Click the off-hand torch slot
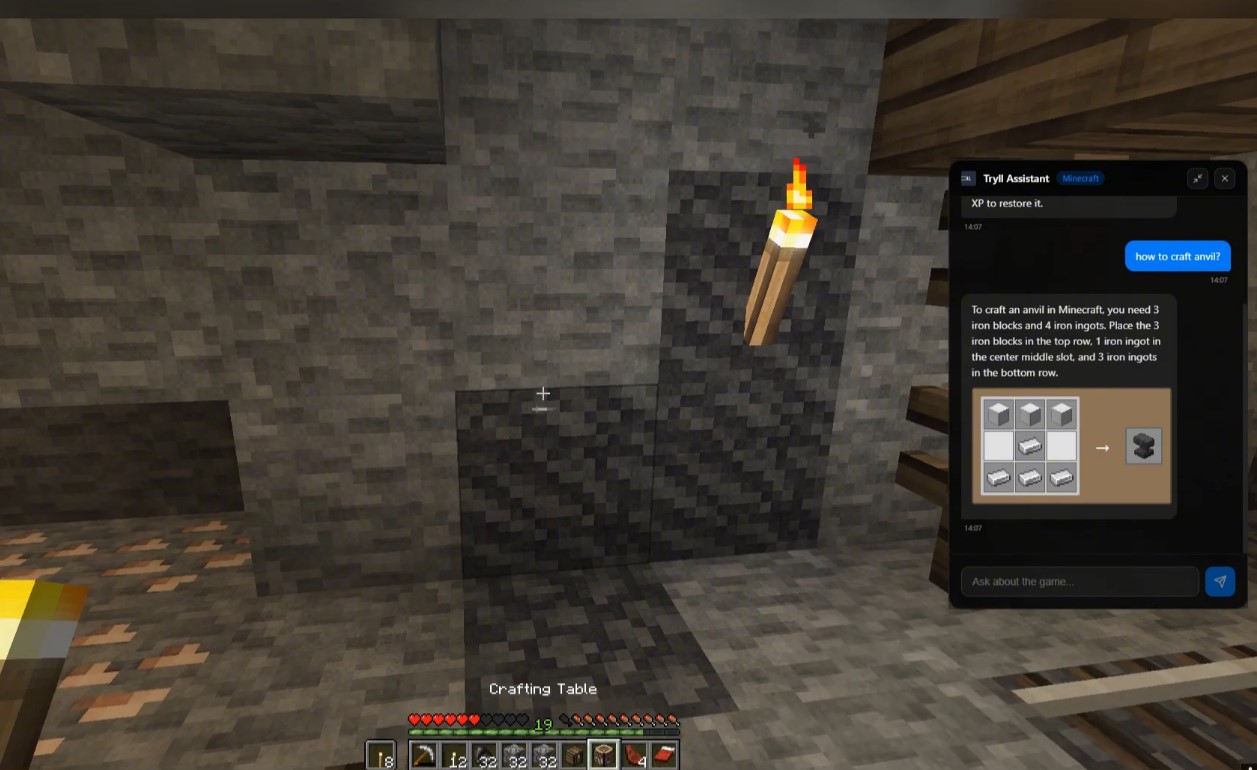The height and width of the screenshot is (770, 1257). click(381, 756)
